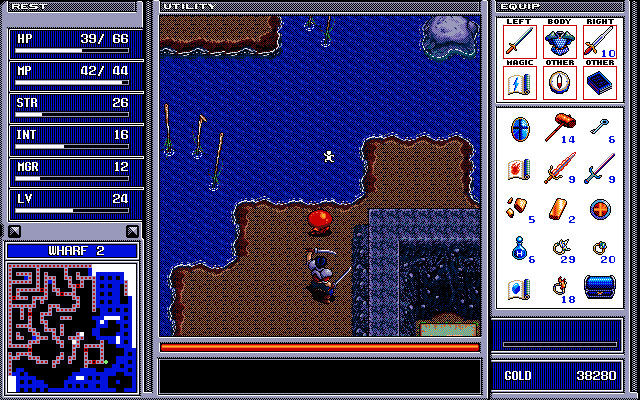Image resolution: width=640 pixels, height=400 pixels.
Task: Open the blue treasure chest item
Action: tap(600, 289)
